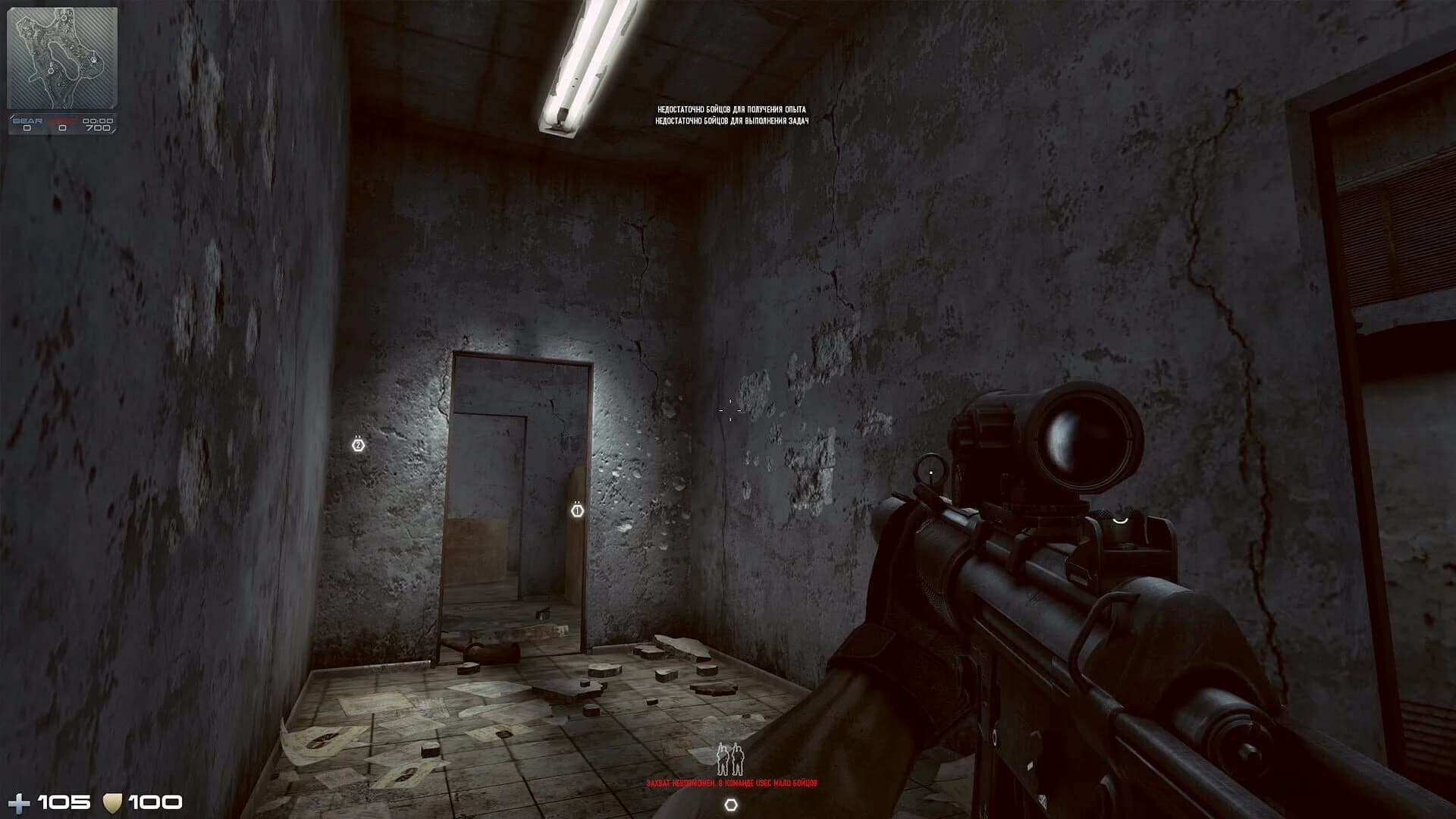
Task: Click the right-side objective circle on the minimap
Action: coord(93,61)
